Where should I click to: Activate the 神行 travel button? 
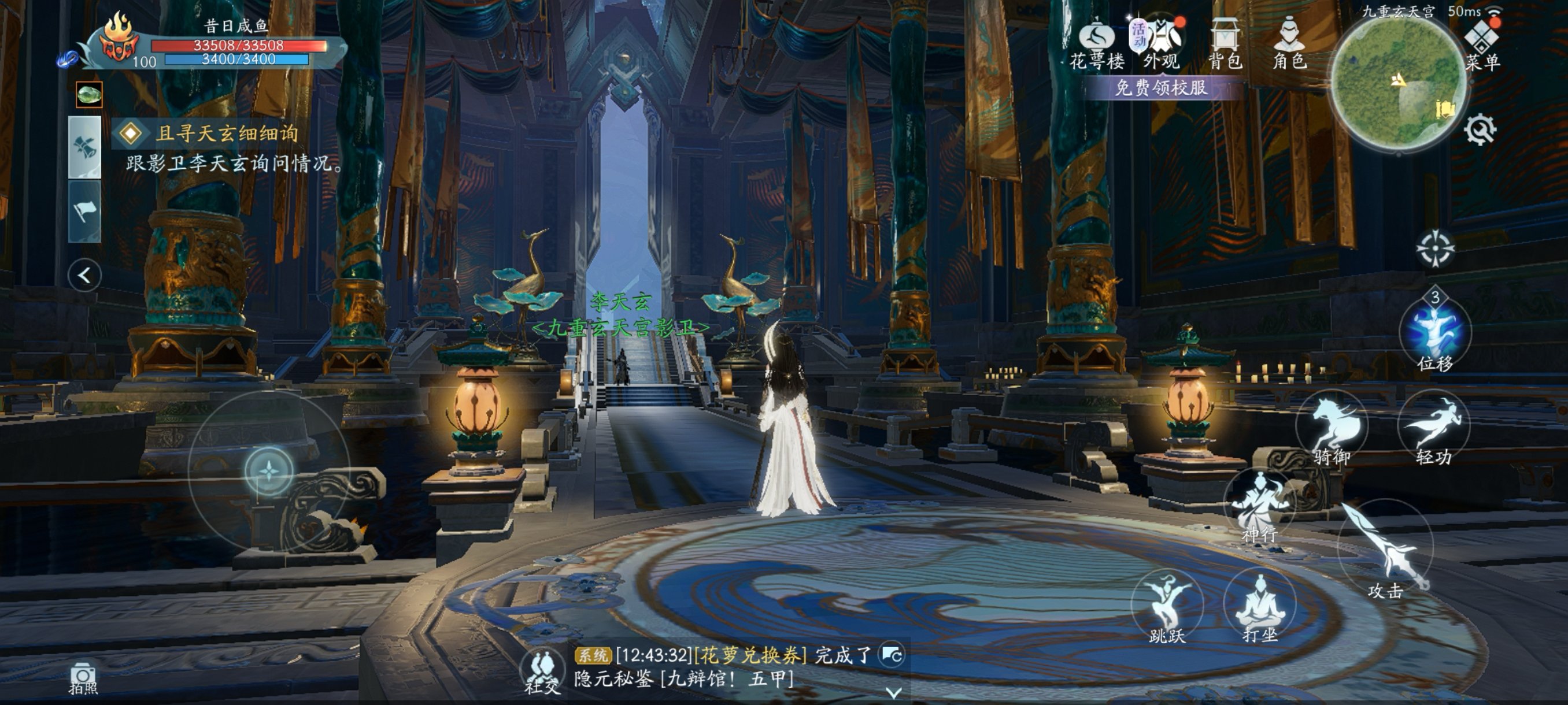pos(1259,508)
